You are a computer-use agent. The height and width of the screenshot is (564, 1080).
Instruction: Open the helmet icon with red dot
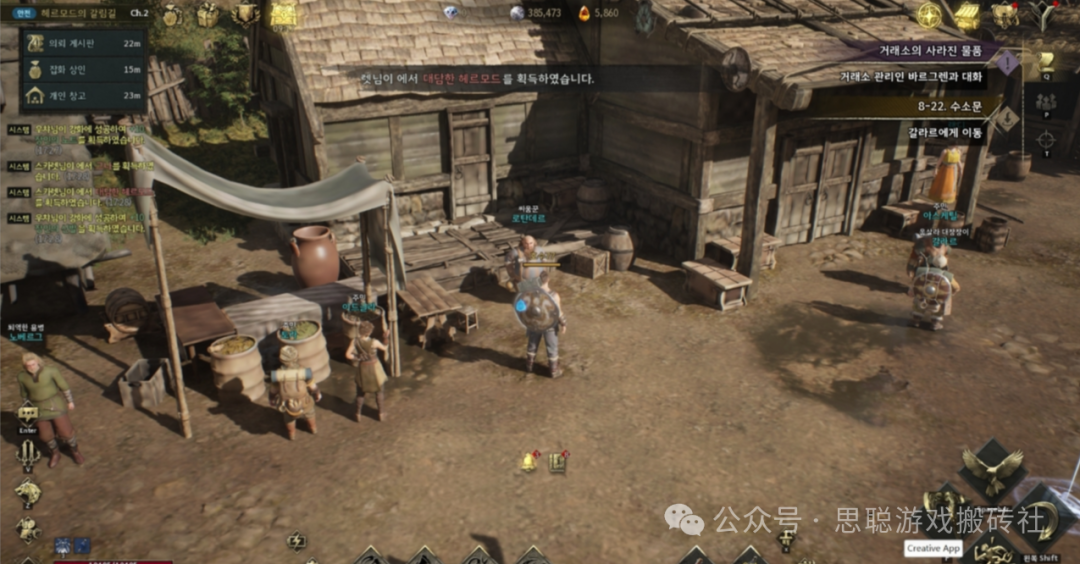pyautogui.click(x=1004, y=15)
